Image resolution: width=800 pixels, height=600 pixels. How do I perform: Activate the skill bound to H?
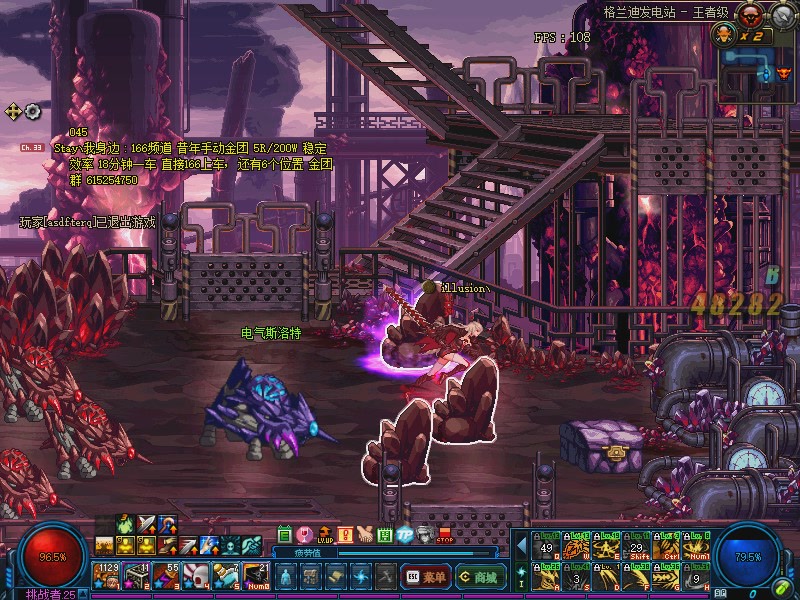(696, 575)
